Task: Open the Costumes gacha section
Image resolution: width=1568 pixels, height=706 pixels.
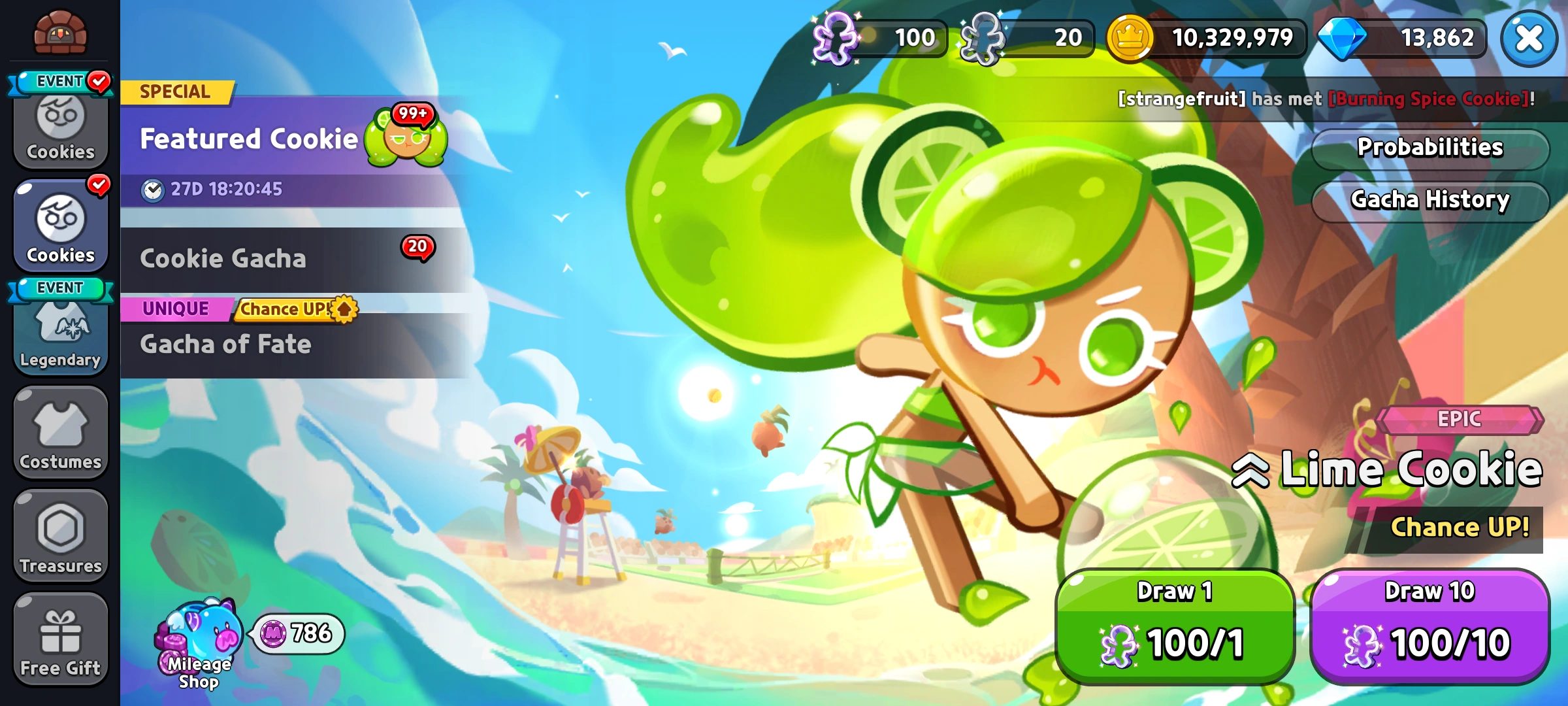Action: click(x=60, y=431)
